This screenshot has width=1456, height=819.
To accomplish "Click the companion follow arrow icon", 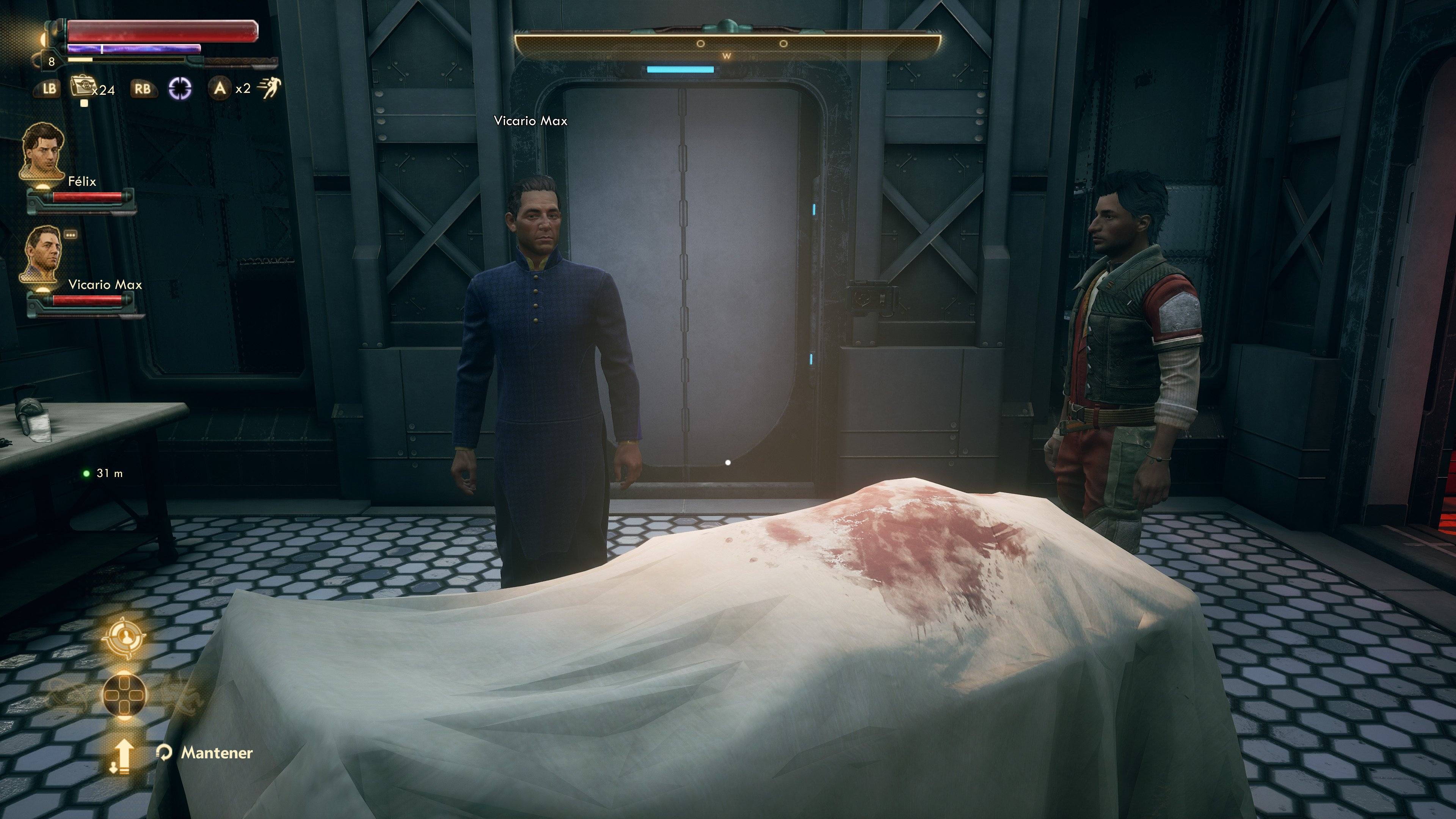I will tap(124, 756).
